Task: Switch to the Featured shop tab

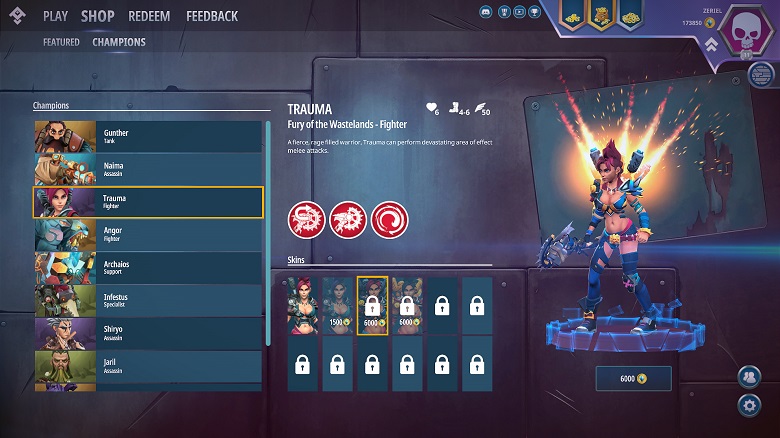Action: pos(61,42)
